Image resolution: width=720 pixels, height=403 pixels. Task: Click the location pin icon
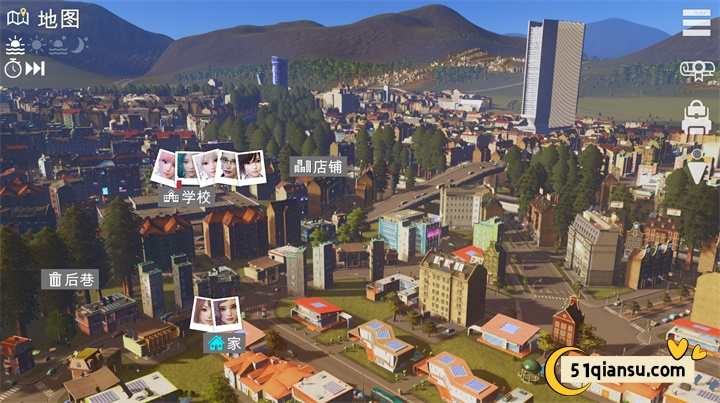tap(697, 160)
